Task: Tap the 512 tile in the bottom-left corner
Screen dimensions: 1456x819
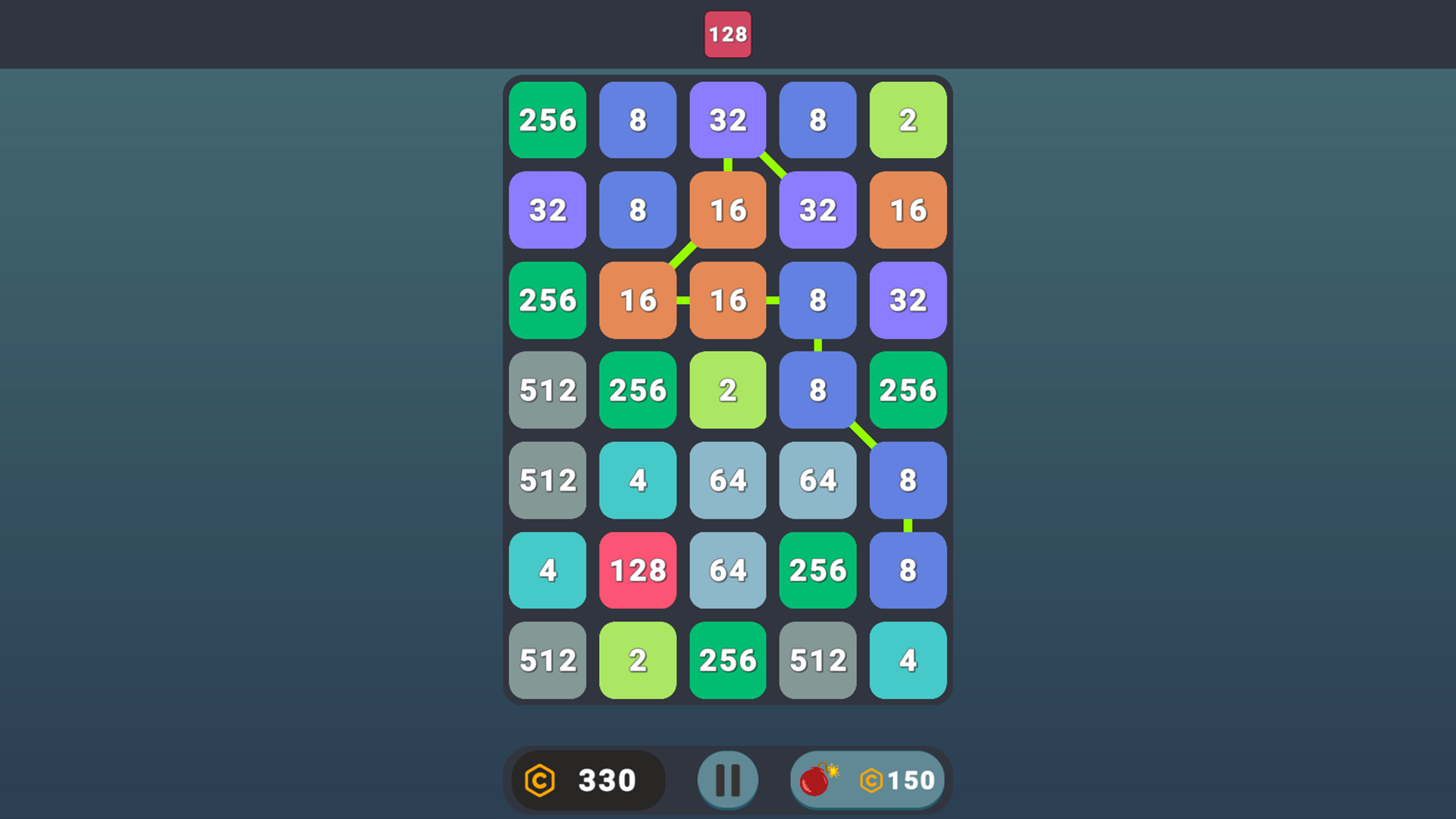Action: tap(548, 661)
